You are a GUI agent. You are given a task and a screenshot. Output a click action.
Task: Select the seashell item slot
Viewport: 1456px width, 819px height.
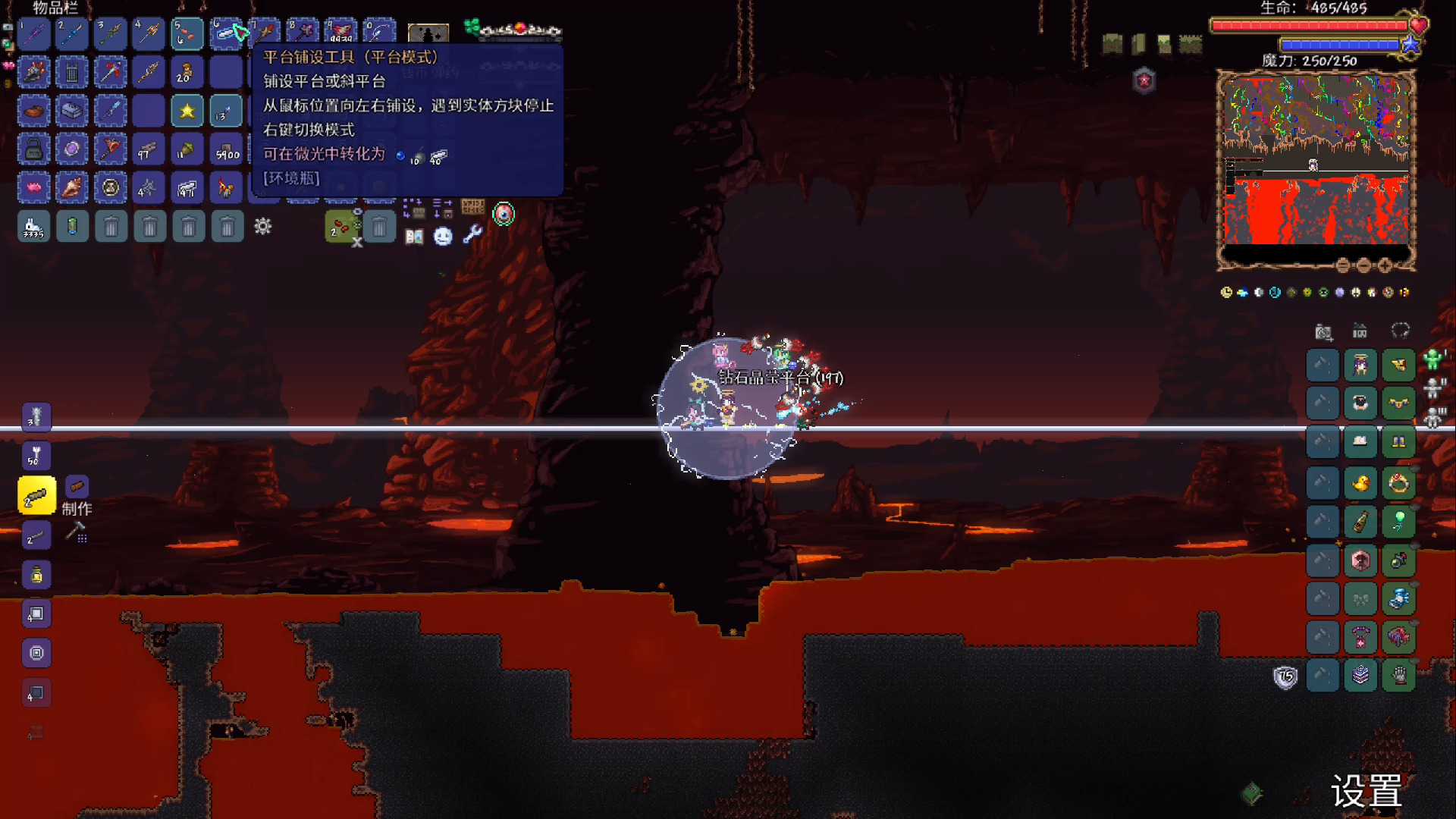coord(72,188)
